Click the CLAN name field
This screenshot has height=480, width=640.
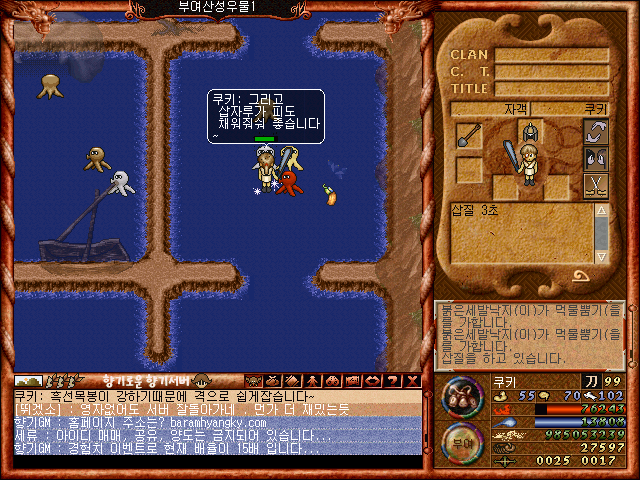coord(551,55)
